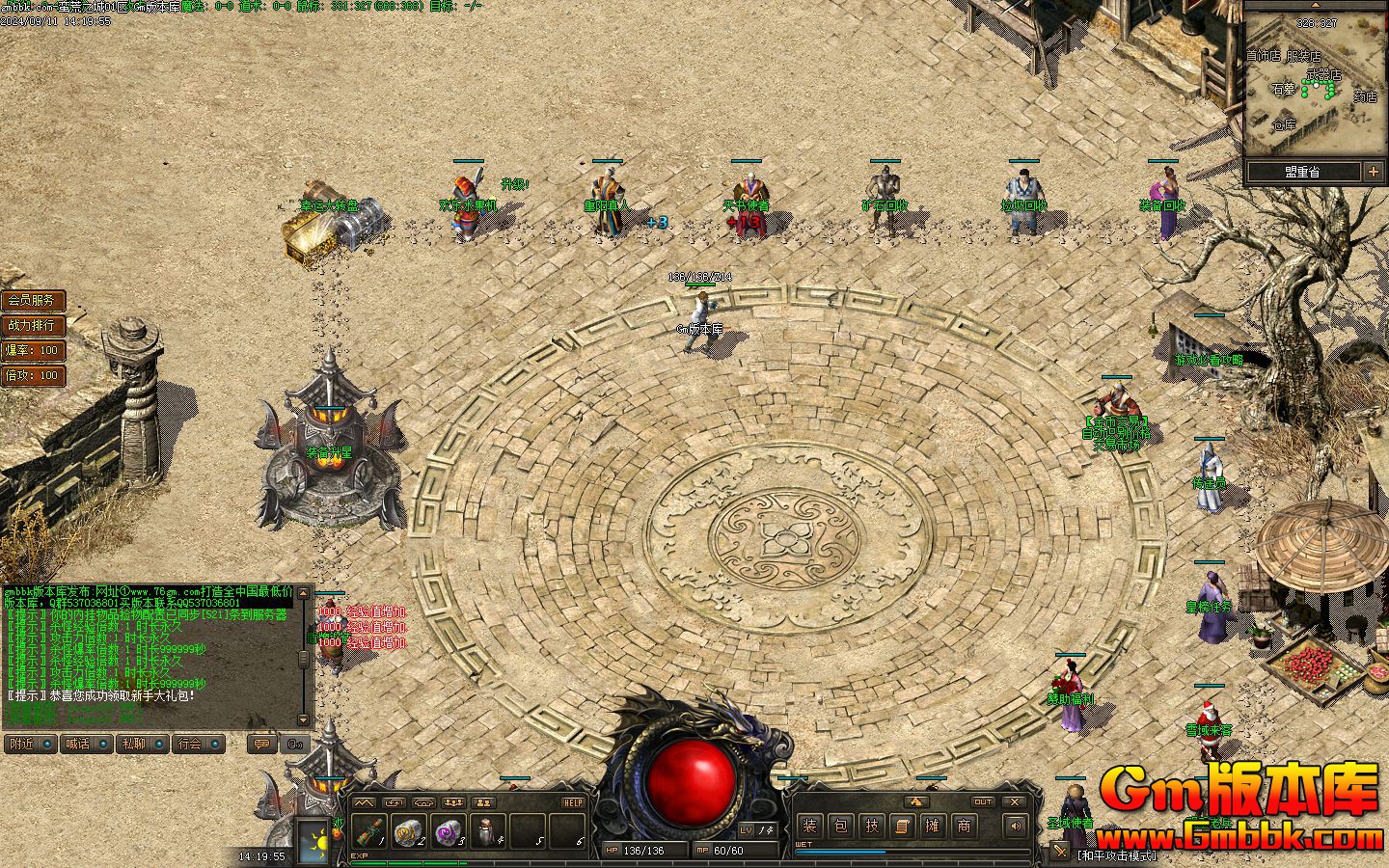Open the 摊 stall panel
This screenshot has height=868, width=1389.
[933, 826]
